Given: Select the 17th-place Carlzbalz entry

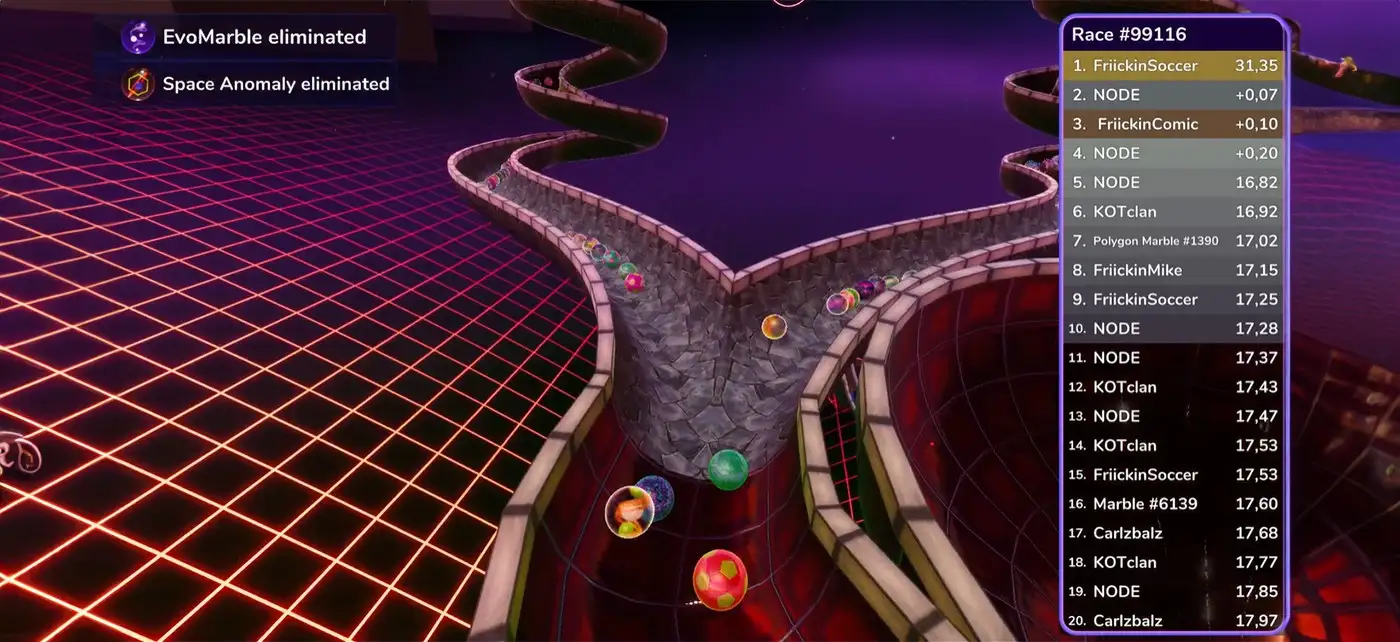Looking at the screenshot, I should click(x=1172, y=533).
